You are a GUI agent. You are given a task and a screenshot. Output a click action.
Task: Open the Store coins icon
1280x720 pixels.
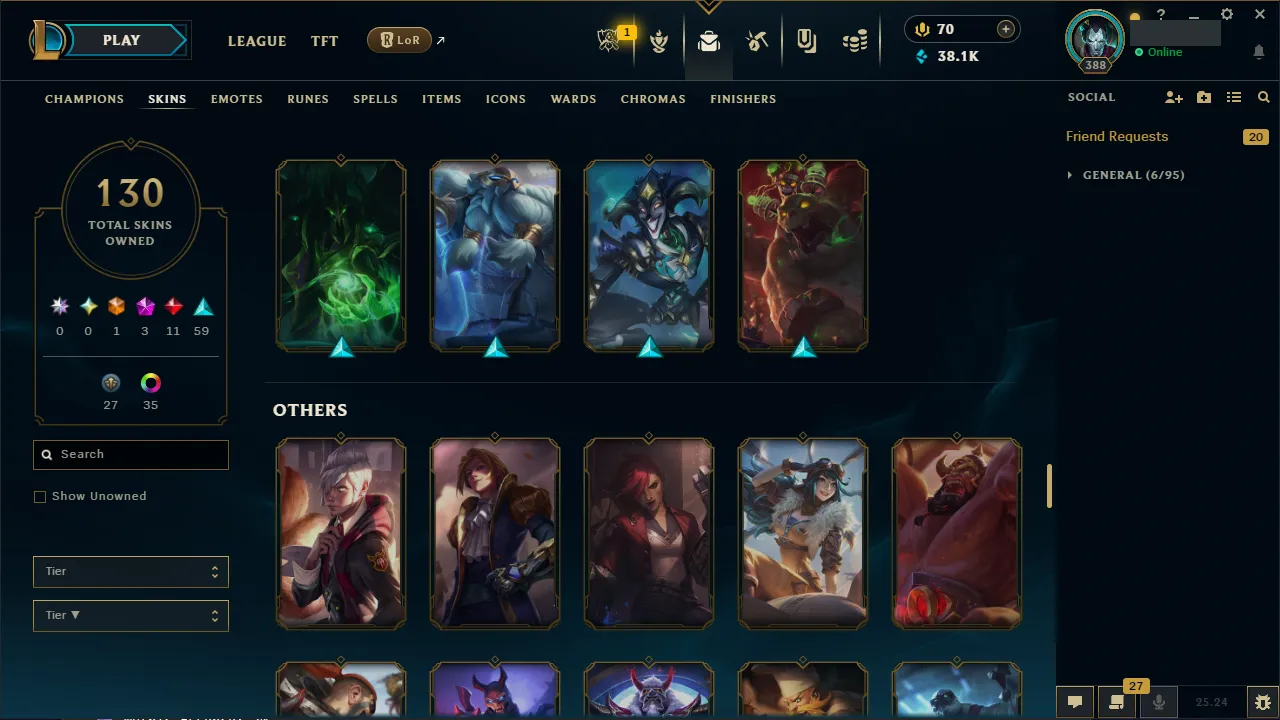click(x=855, y=41)
